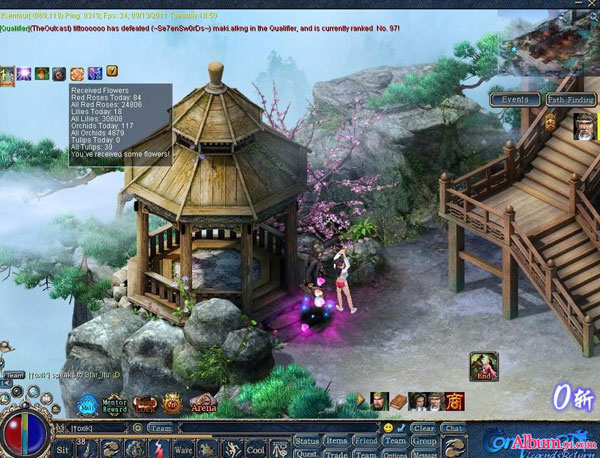Open the Trade window
The image size is (600, 458).
337,453
